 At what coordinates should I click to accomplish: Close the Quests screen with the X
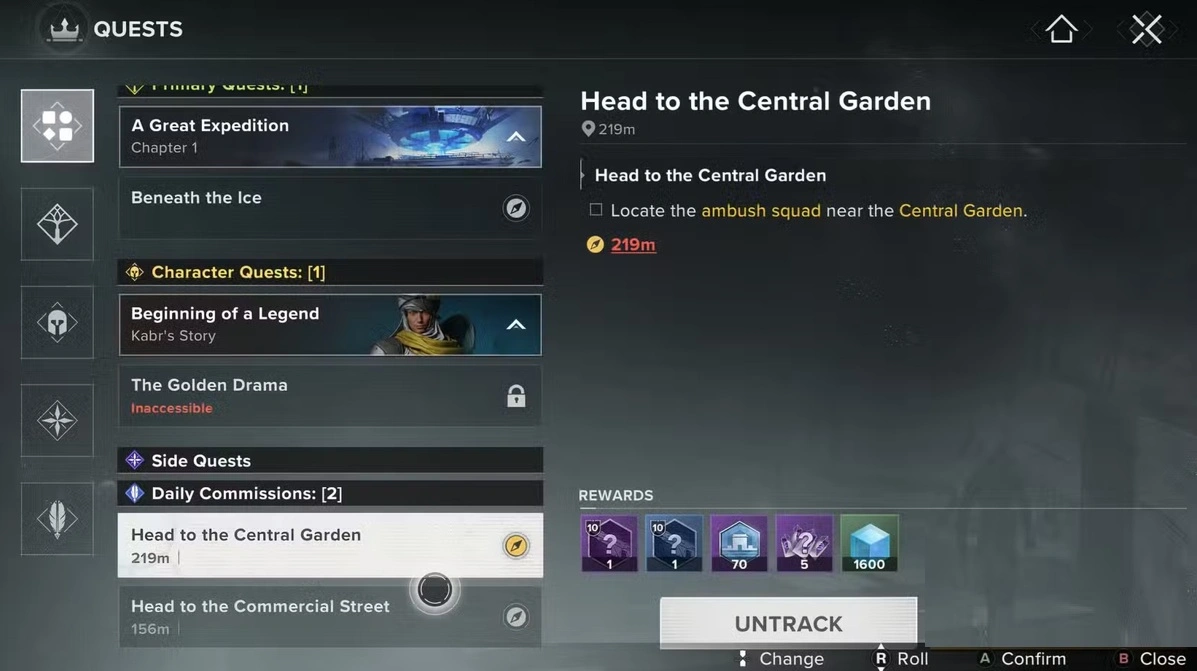tap(1146, 30)
